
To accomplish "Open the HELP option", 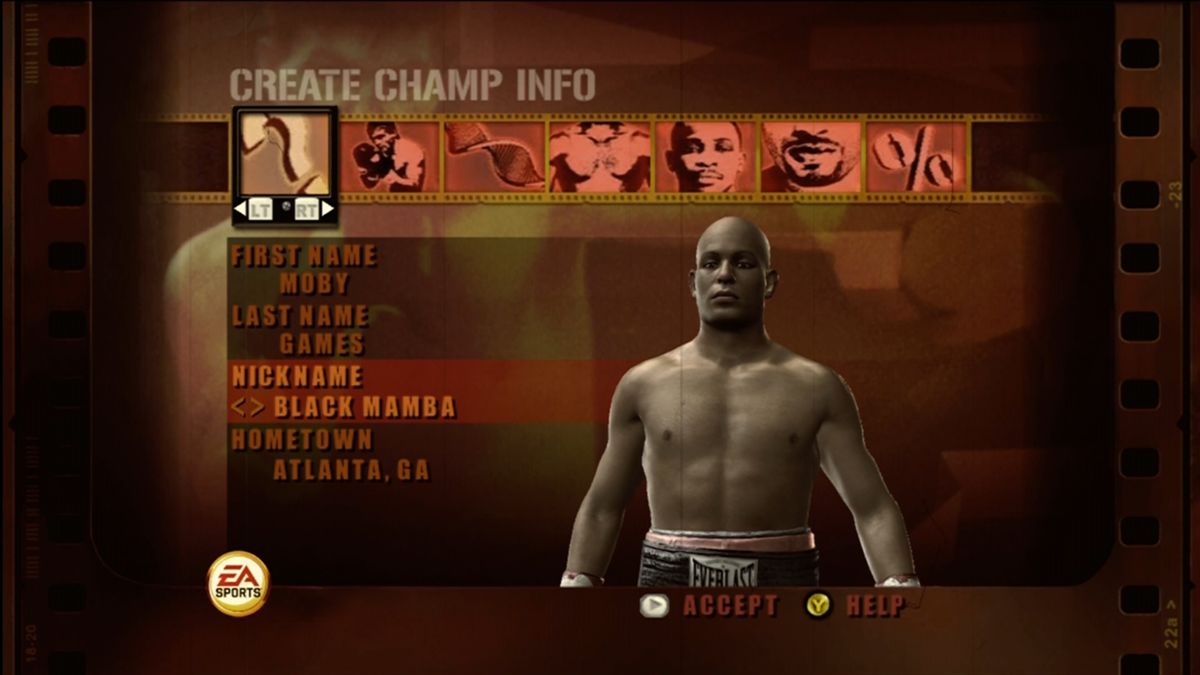I will (x=875, y=605).
